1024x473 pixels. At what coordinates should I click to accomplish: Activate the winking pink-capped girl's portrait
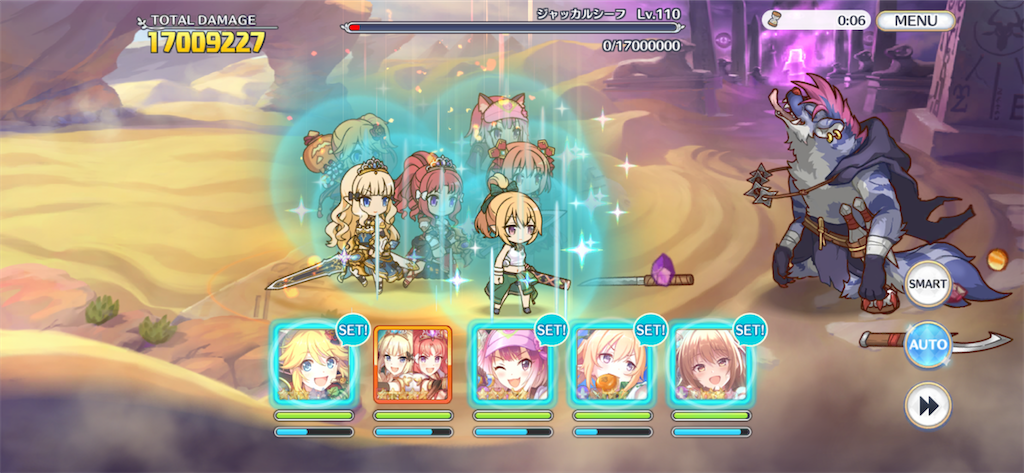[512, 364]
